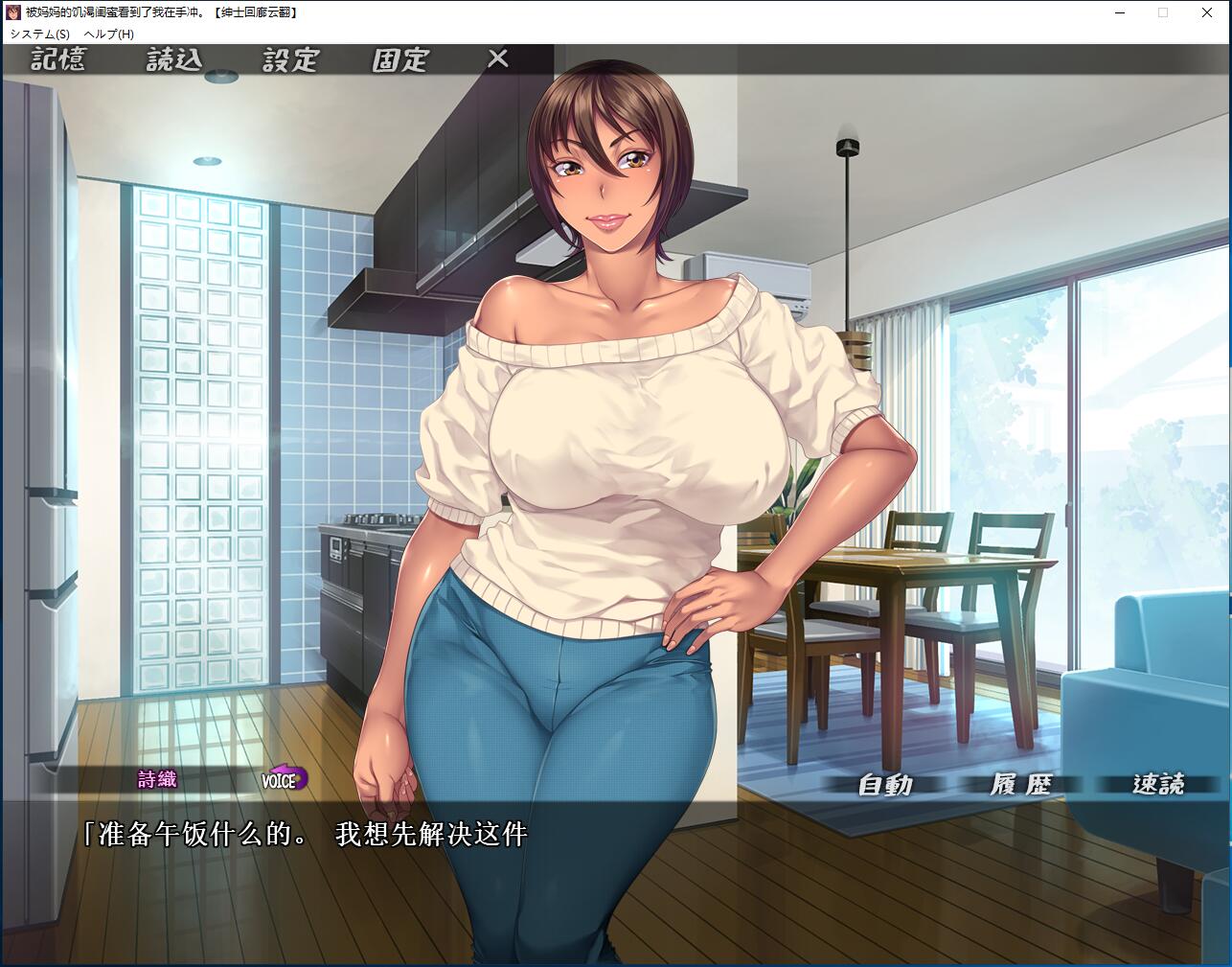Open the システム(S) menu
The height and width of the screenshot is (967, 1232).
[39, 34]
